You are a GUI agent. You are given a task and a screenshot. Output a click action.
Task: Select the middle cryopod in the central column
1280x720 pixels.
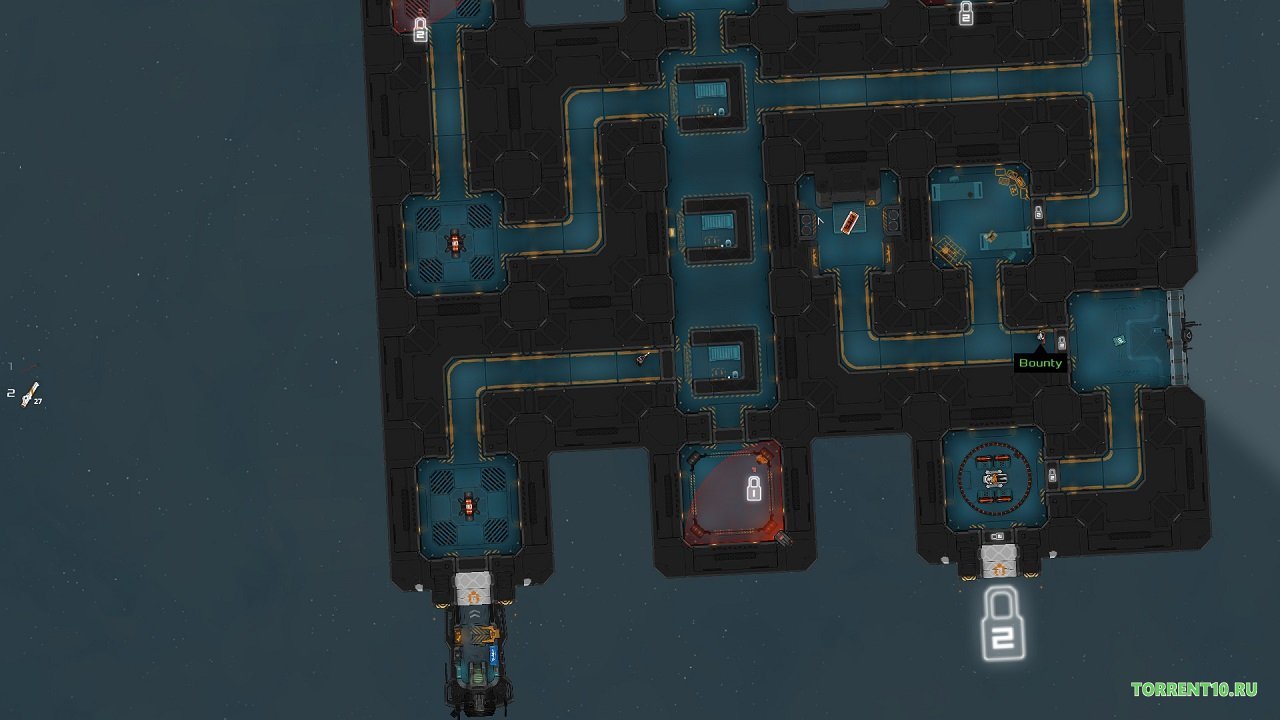point(718,225)
